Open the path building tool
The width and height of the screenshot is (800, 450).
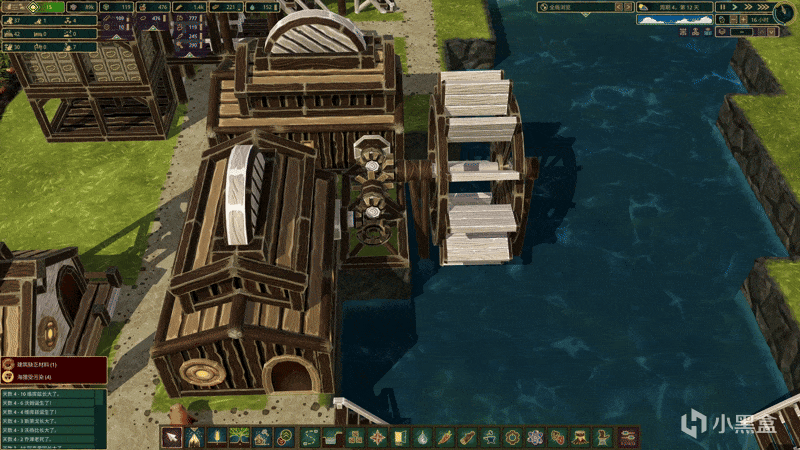click(308, 438)
